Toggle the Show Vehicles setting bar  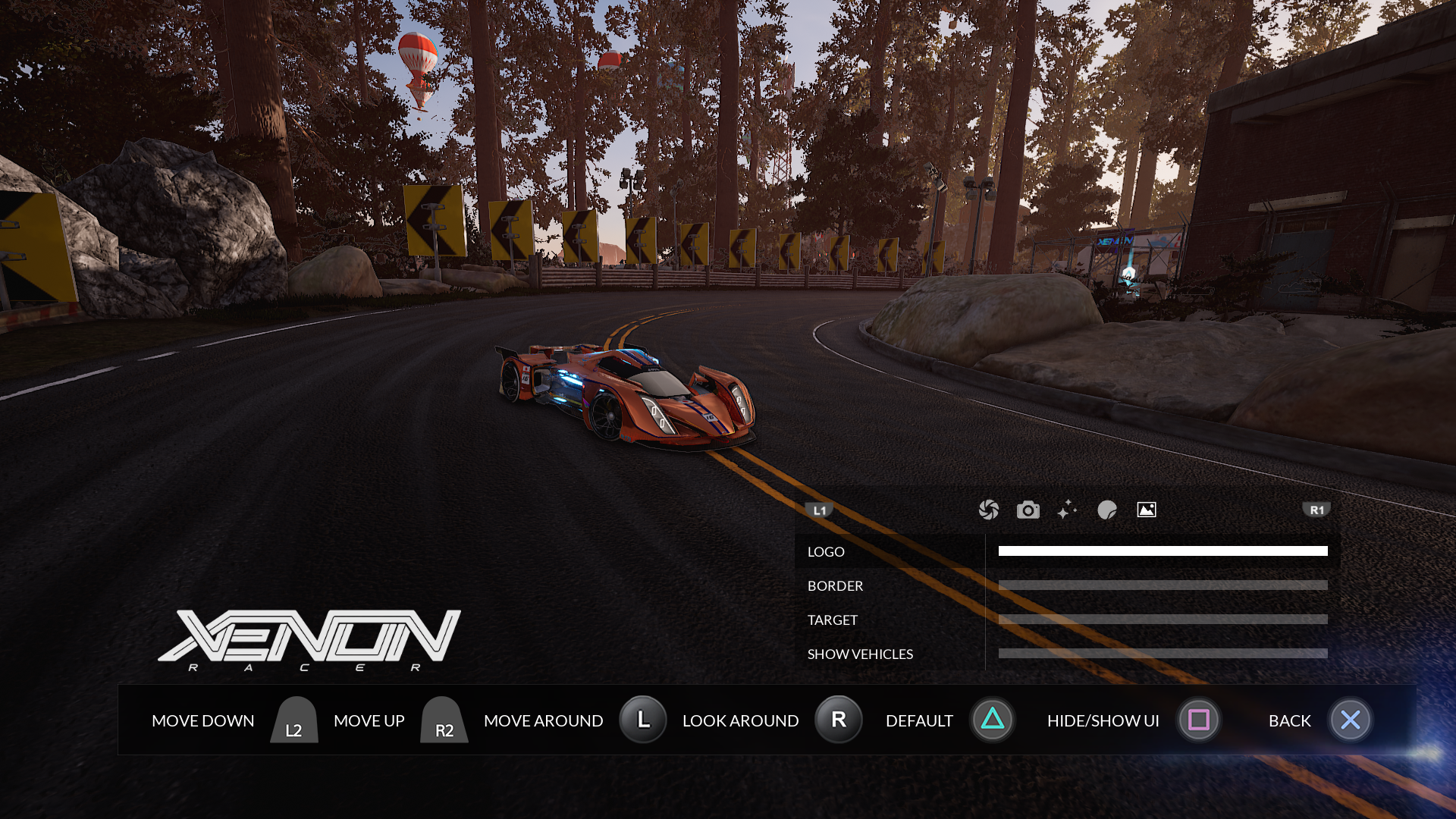point(1163,654)
